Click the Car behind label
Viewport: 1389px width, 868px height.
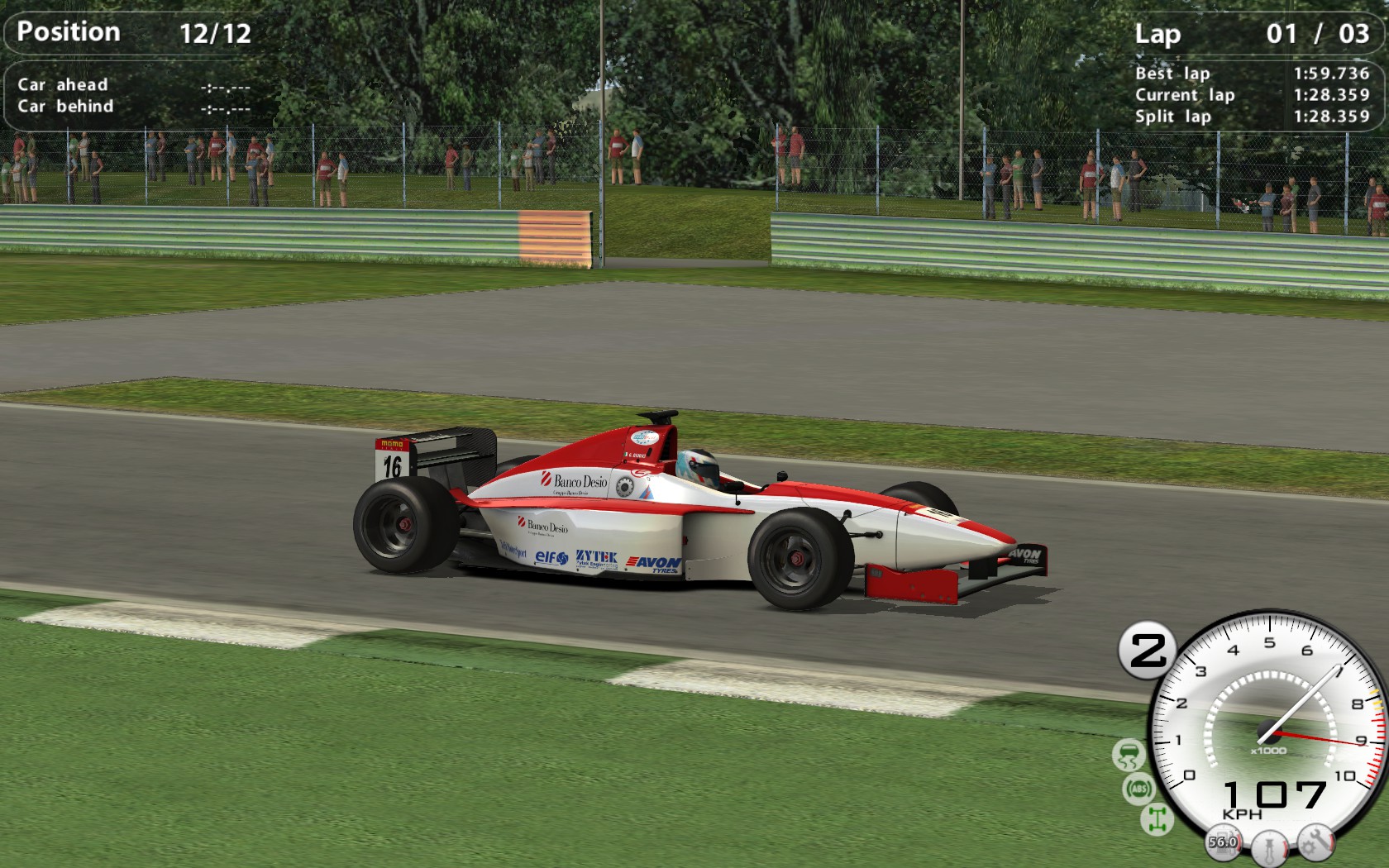(x=66, y=106)
